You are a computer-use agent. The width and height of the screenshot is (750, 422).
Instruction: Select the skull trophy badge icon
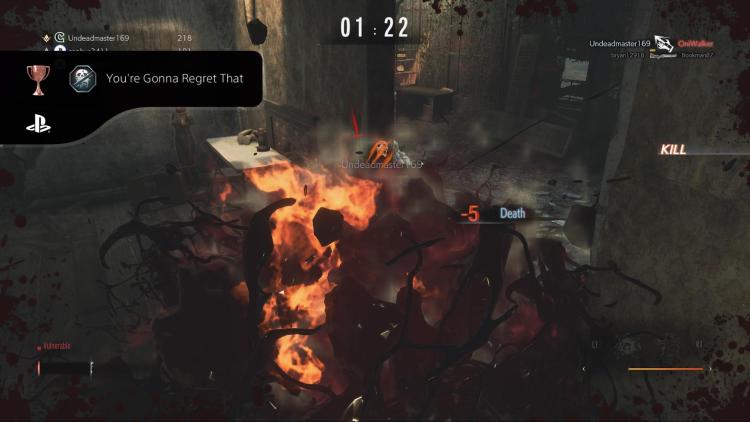pos(84,80)
